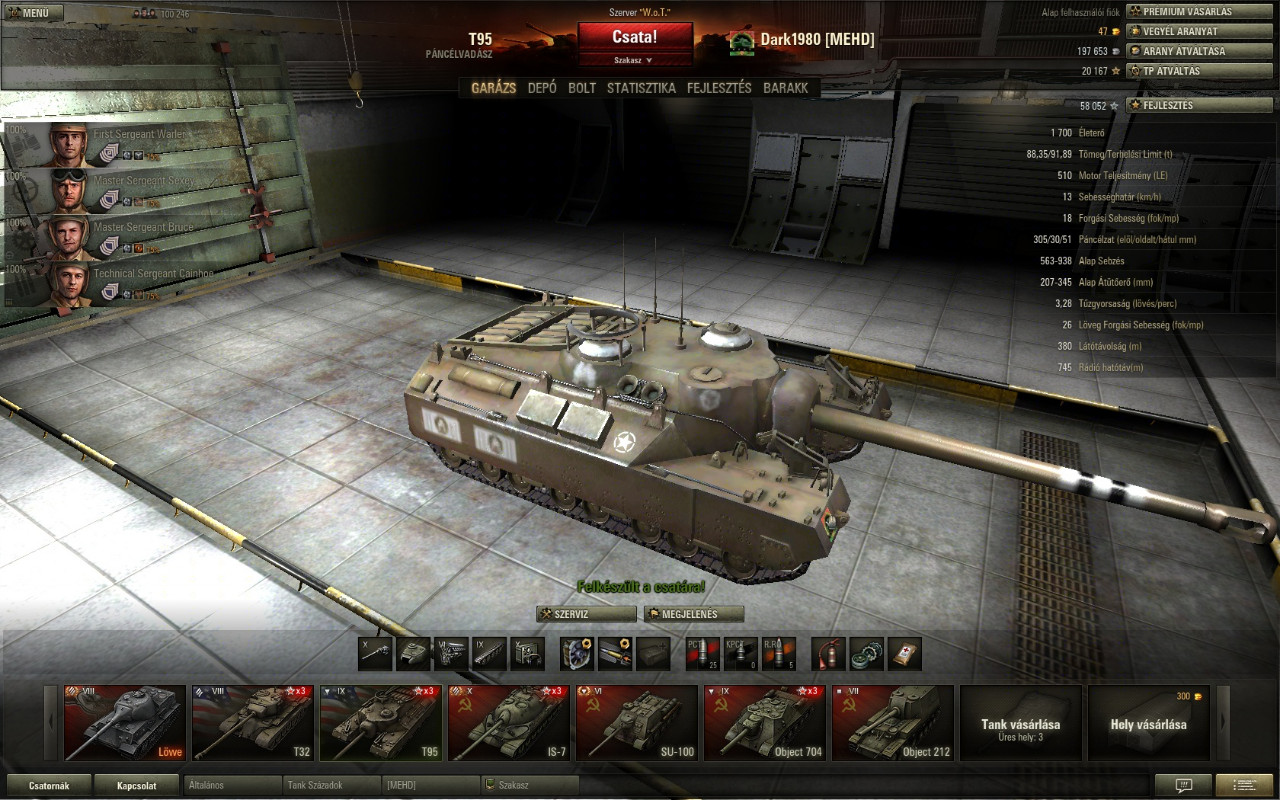Pick the Object 704 tank
The image size is (1280, 800).
pyautogui.click(x=765, y=722)
